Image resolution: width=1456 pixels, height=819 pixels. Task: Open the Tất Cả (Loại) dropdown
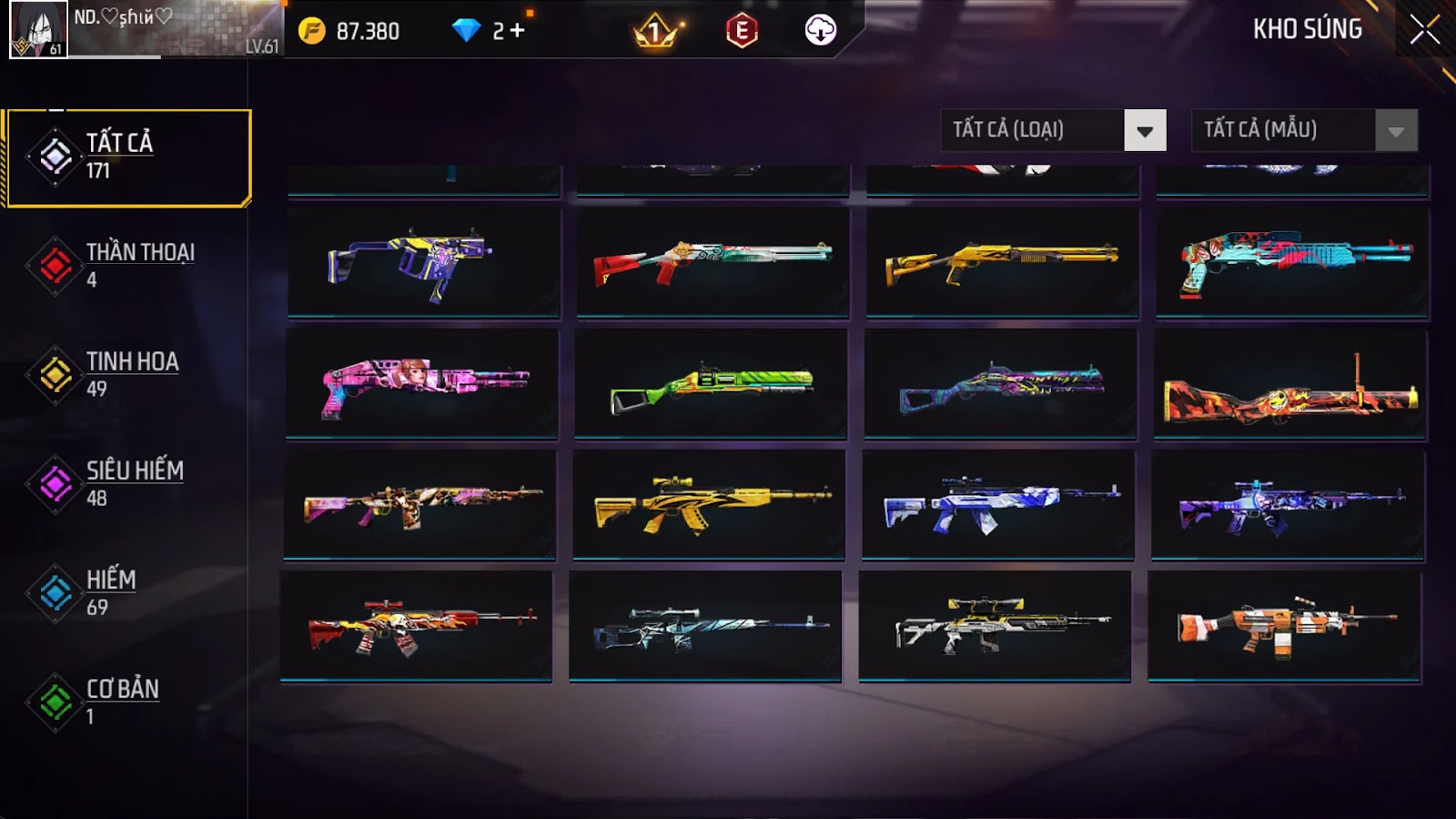[1053, 130]
